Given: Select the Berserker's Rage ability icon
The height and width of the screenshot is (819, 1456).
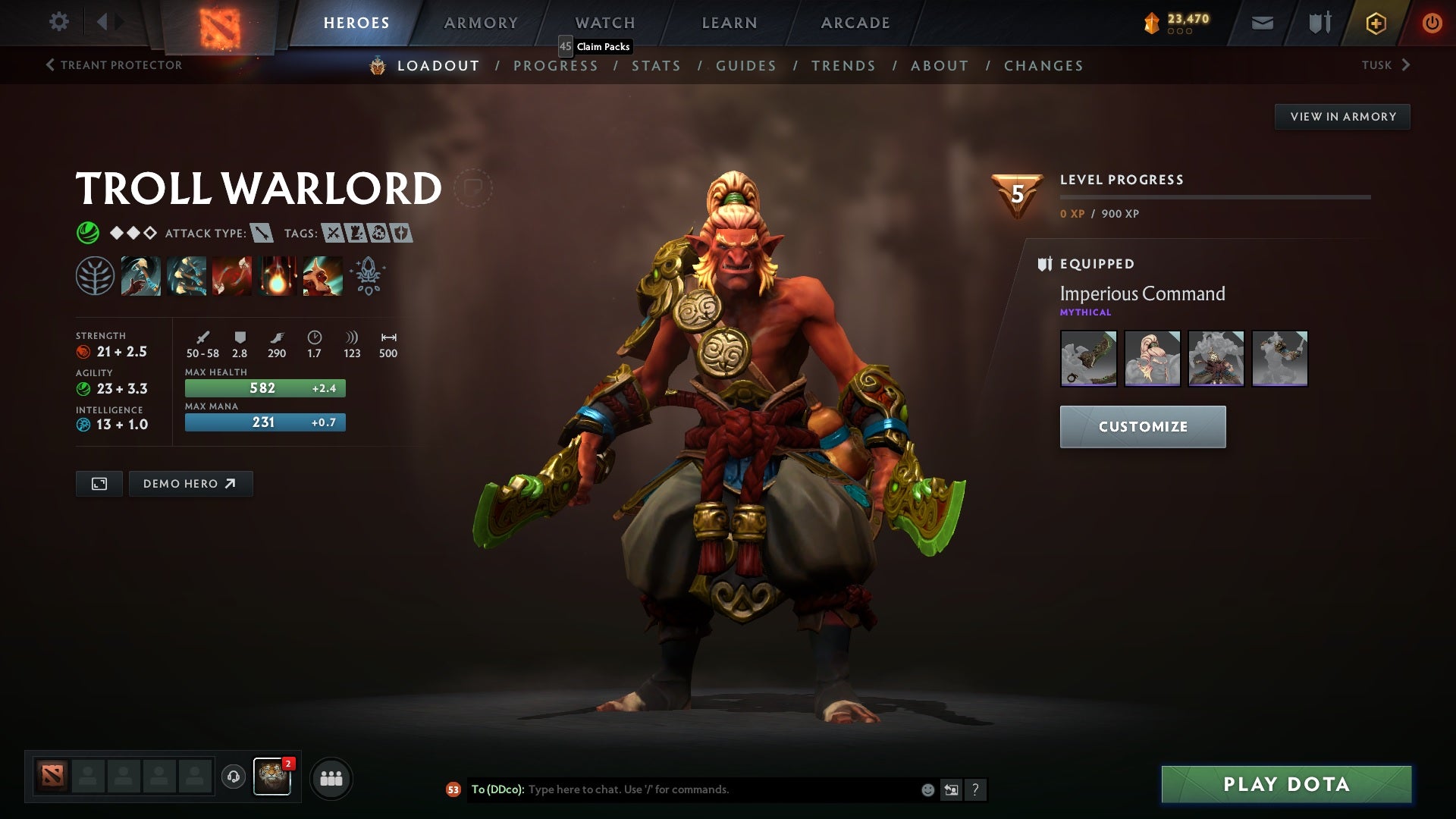Looking at the screenshot, I should coord(141,276).
